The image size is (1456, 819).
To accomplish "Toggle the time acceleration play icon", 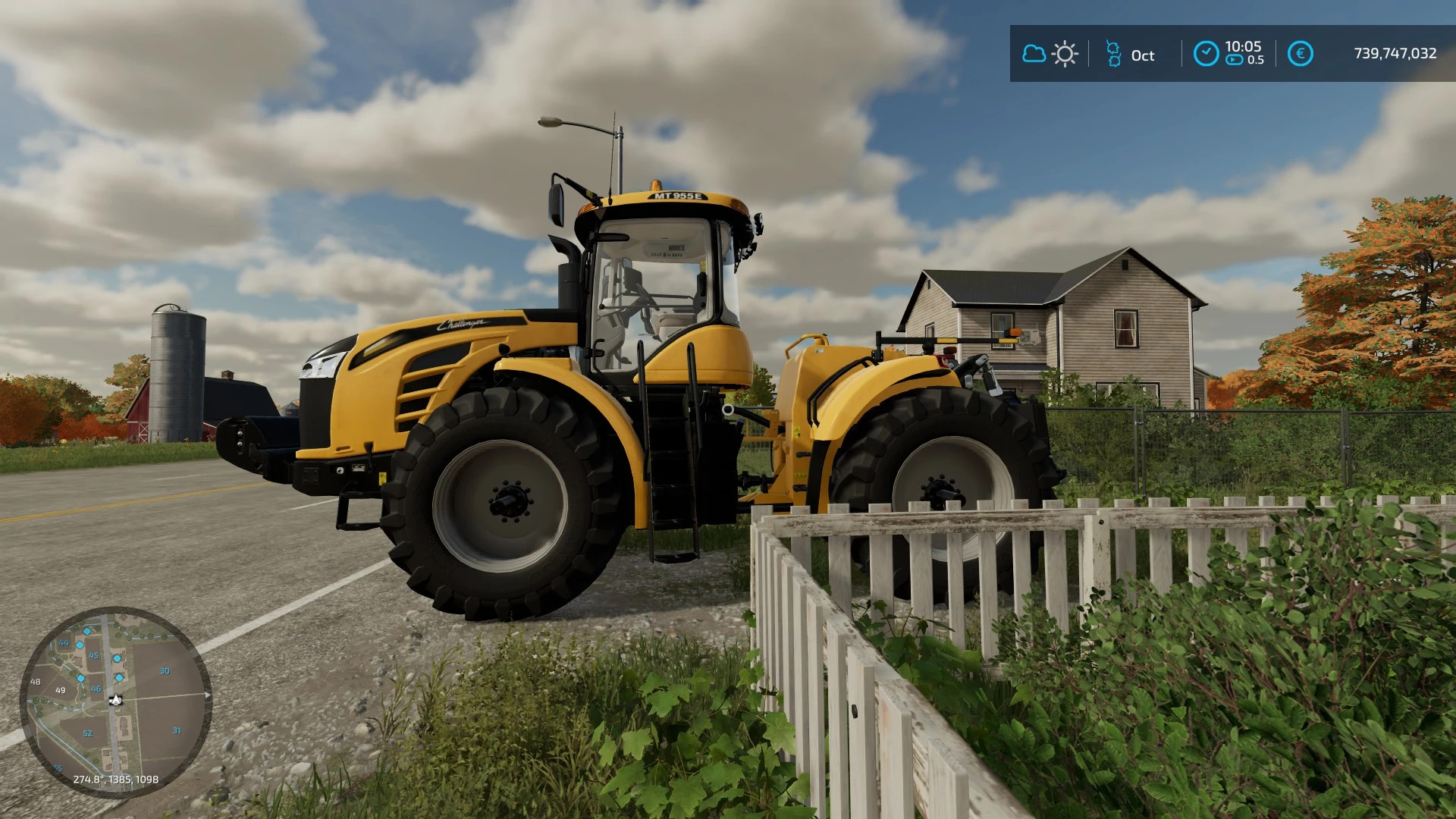I will (x=1233, y=60).
